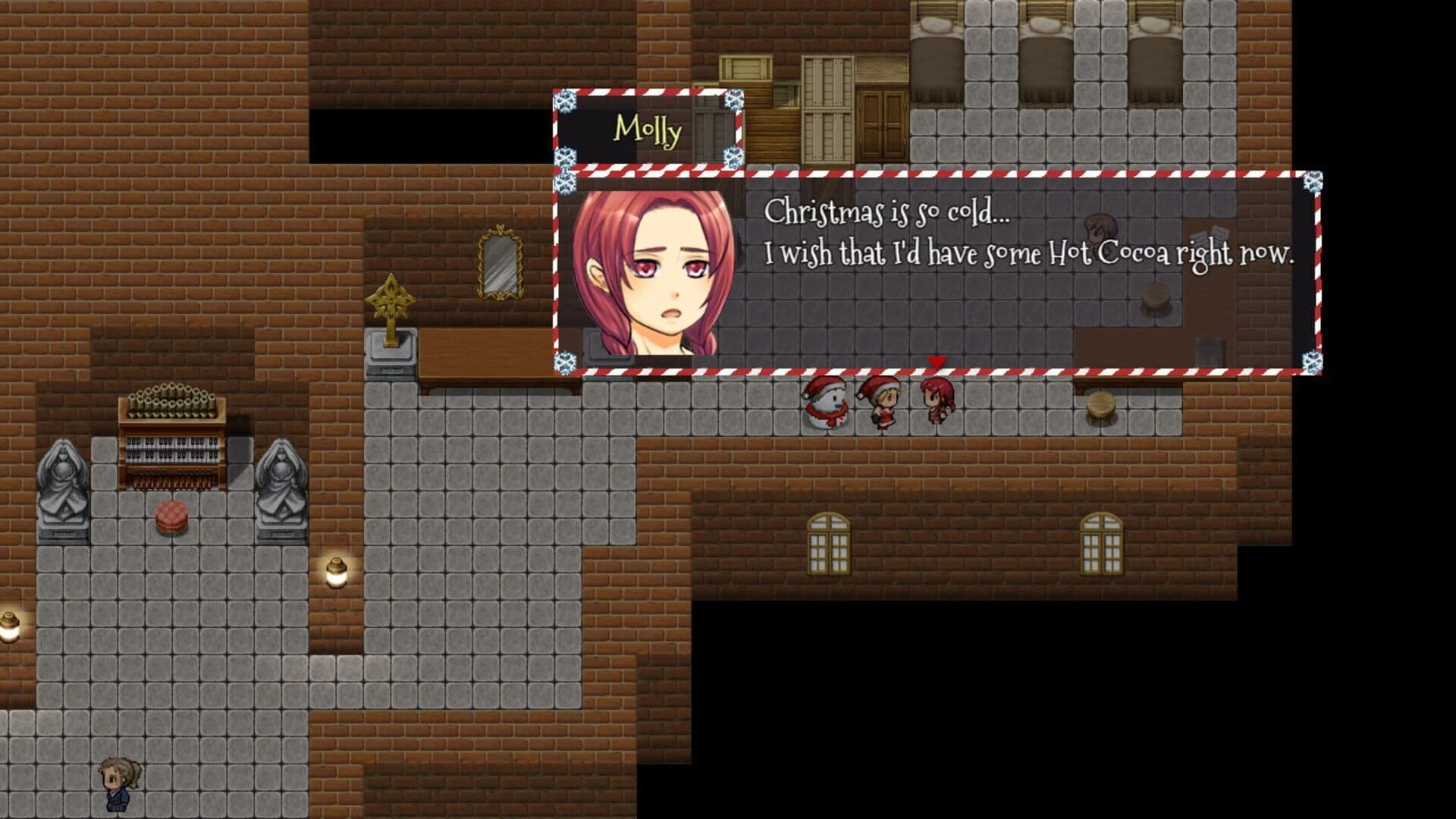Click the red cushioned stool near the statues
The width and height of the screenshot is (1456, 819).
pos(173,514)
